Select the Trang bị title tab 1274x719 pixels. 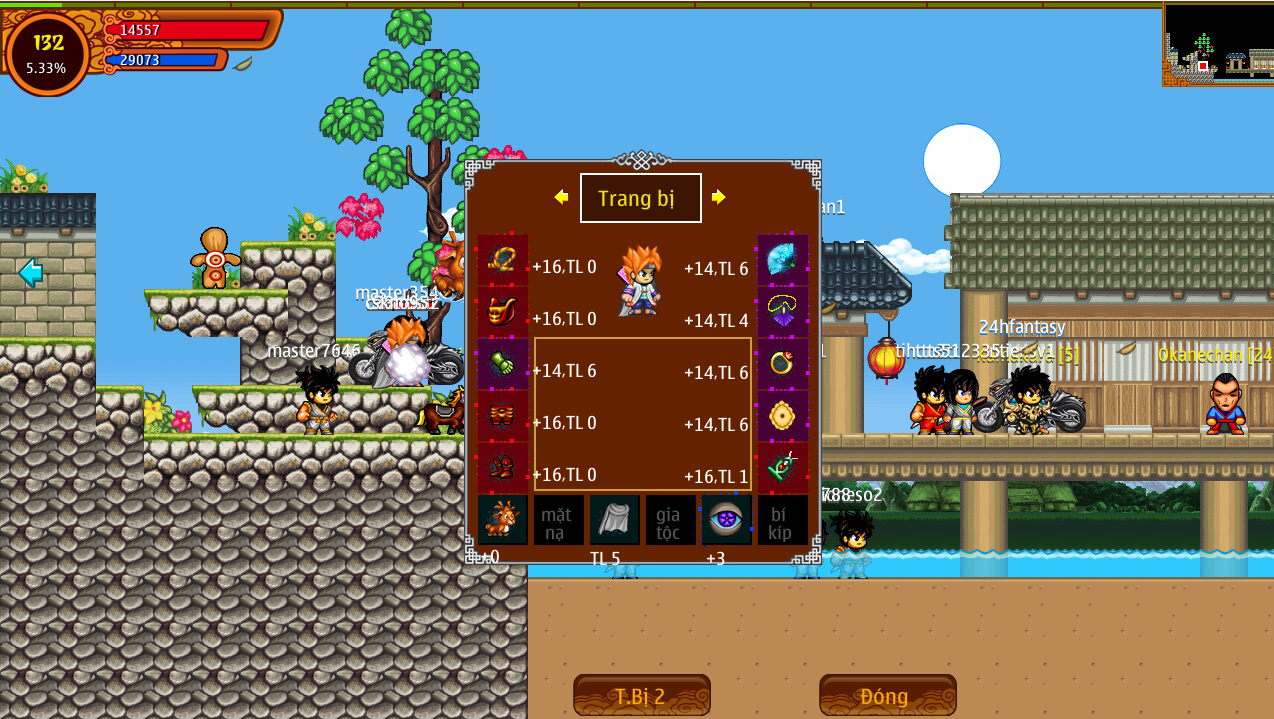[640, 198]
